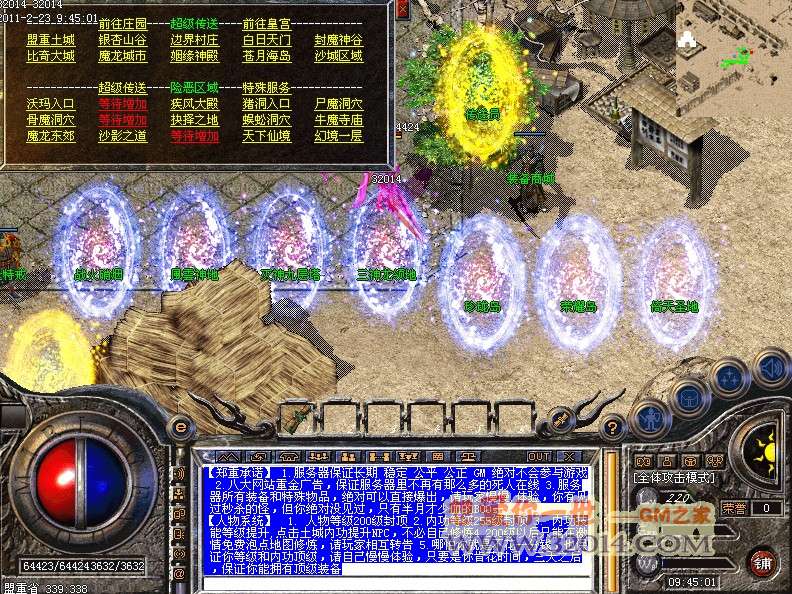The height and width of the screenshot is (594, 792).
Task: Pick the 白日天门 teleport link
Action: [266, 40]
